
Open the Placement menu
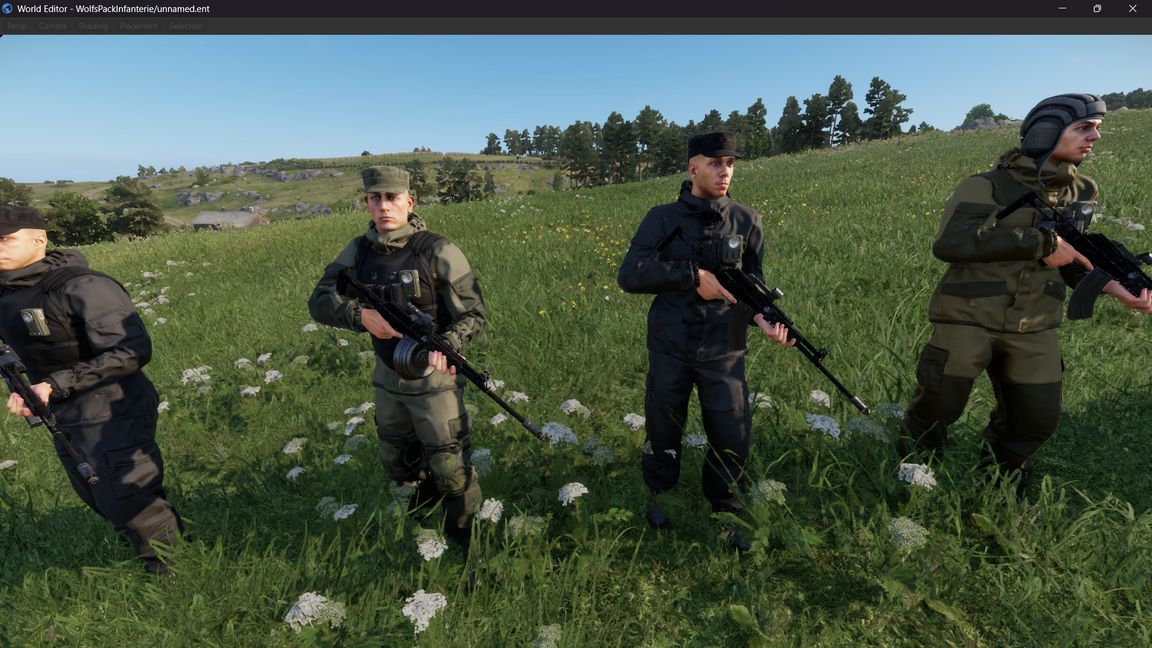click(x=138, y=26)
